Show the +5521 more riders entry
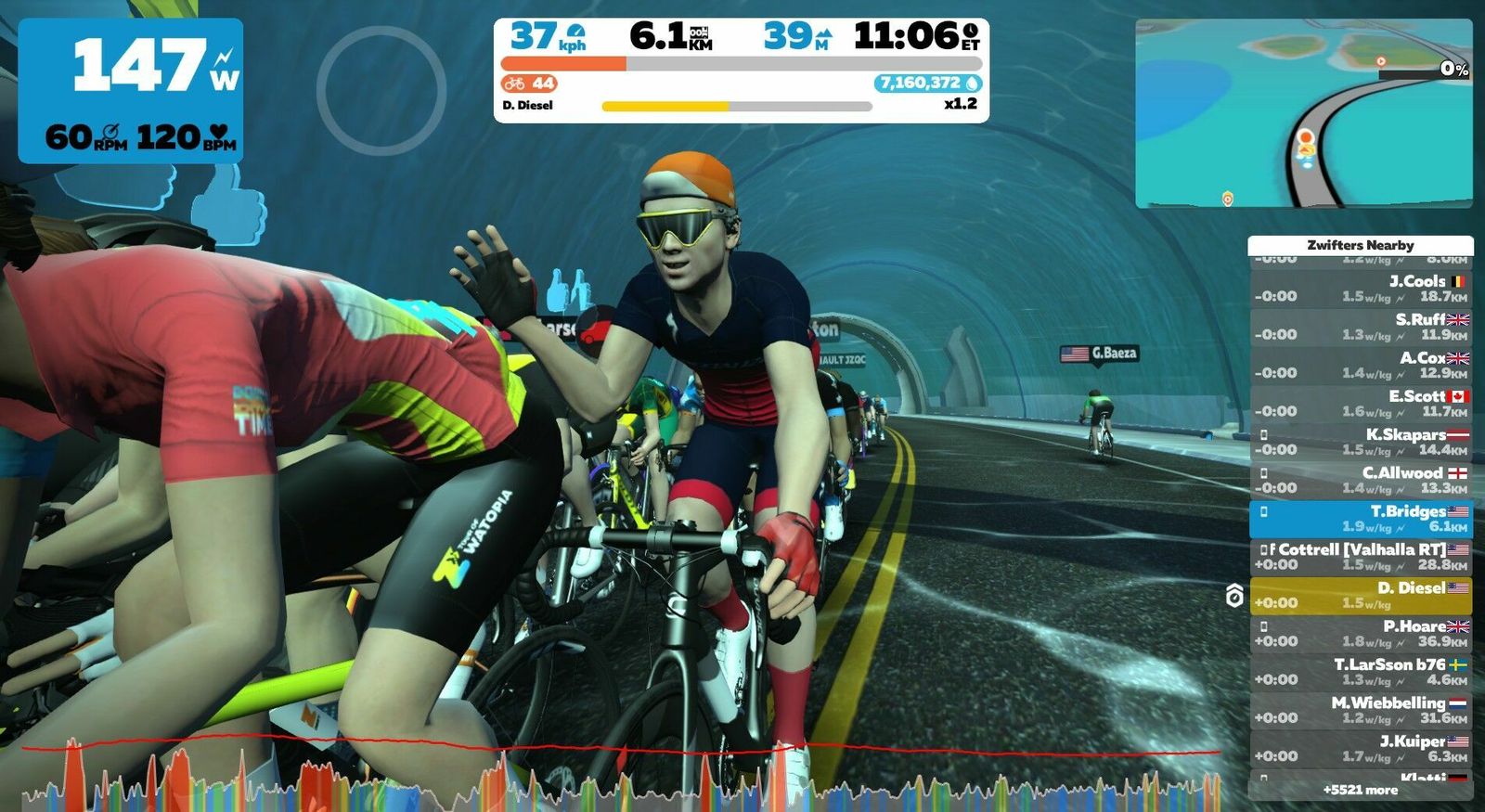Image resolution: width=1485 pixels, height=812 pixels. point(1361,790)
